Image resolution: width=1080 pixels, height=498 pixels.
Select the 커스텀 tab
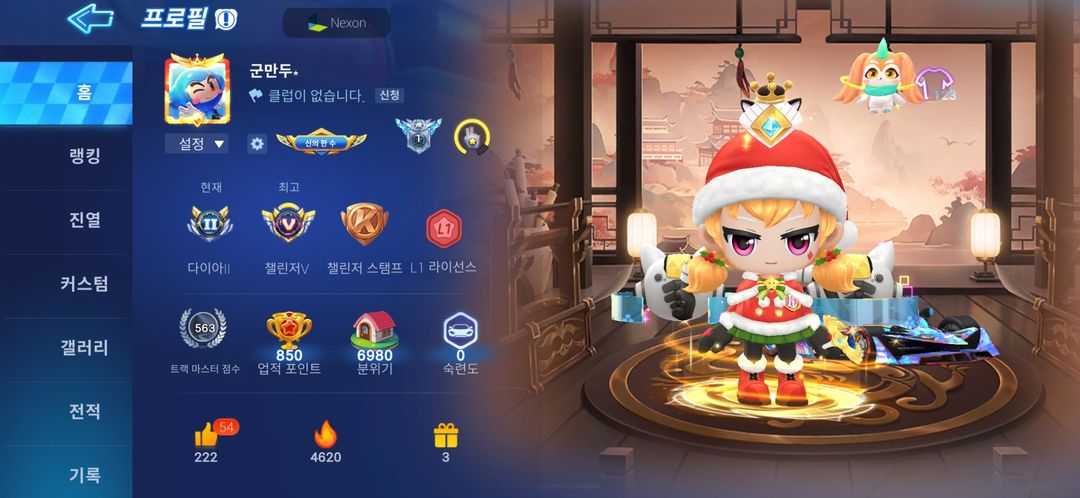click(85, 284)
